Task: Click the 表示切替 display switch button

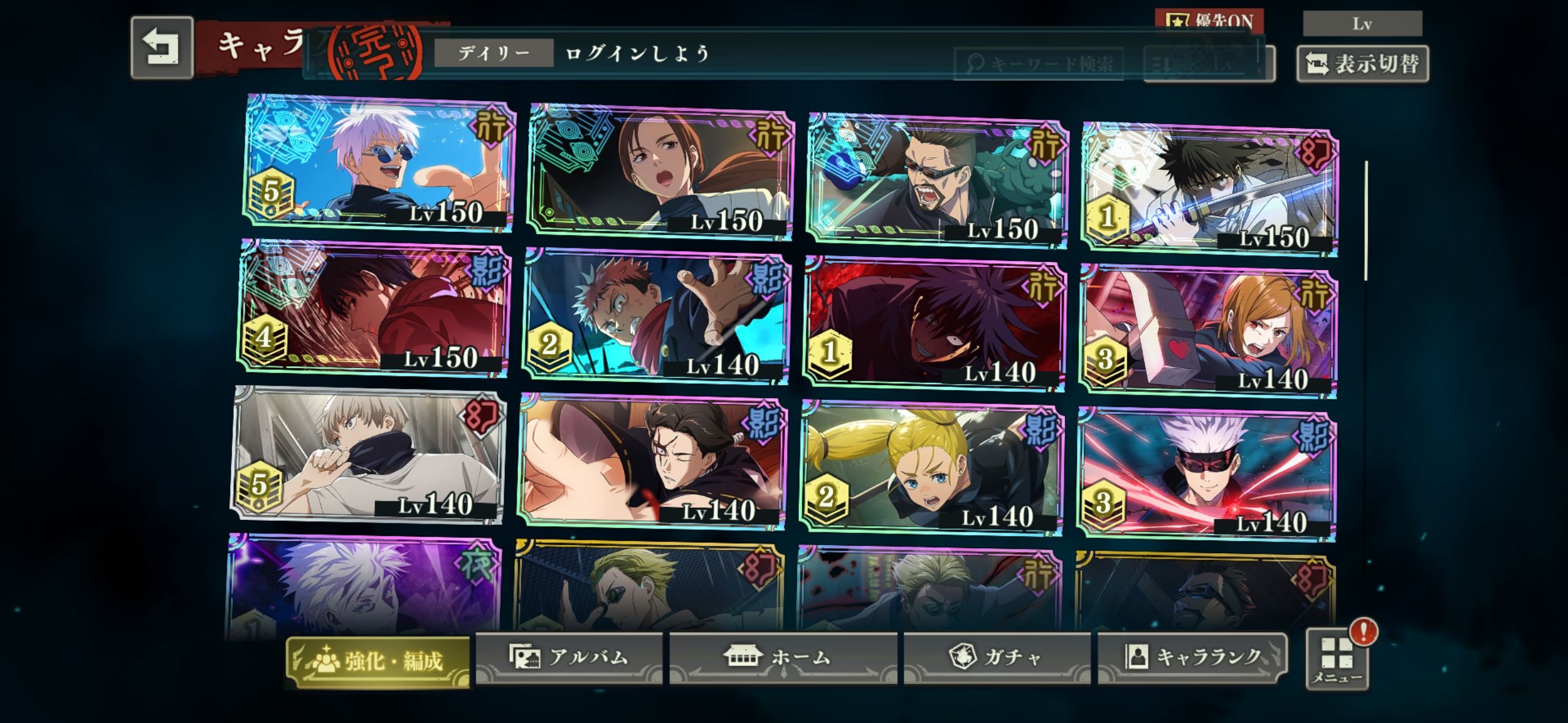Action: point(1362,64)
